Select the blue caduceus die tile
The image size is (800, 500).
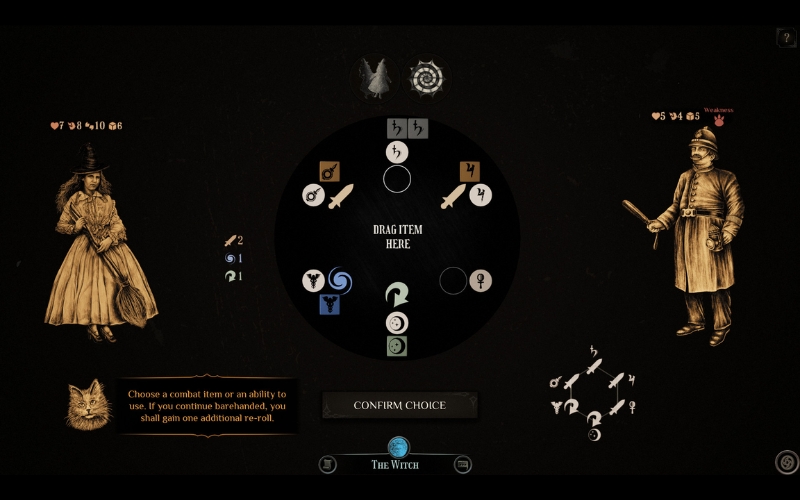click(328, 305)
